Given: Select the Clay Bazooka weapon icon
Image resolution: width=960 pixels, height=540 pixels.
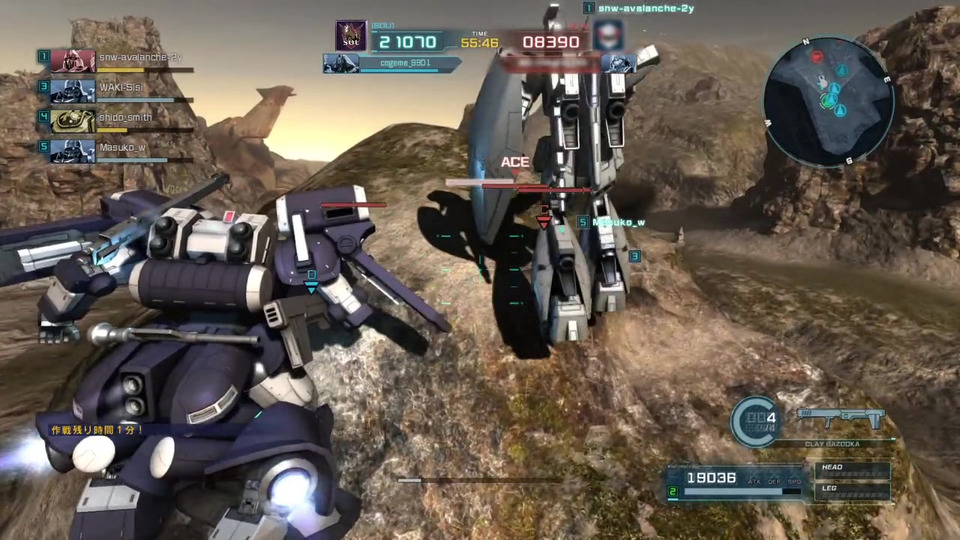Looking at the screenshot, I should [x=841, y=418].
